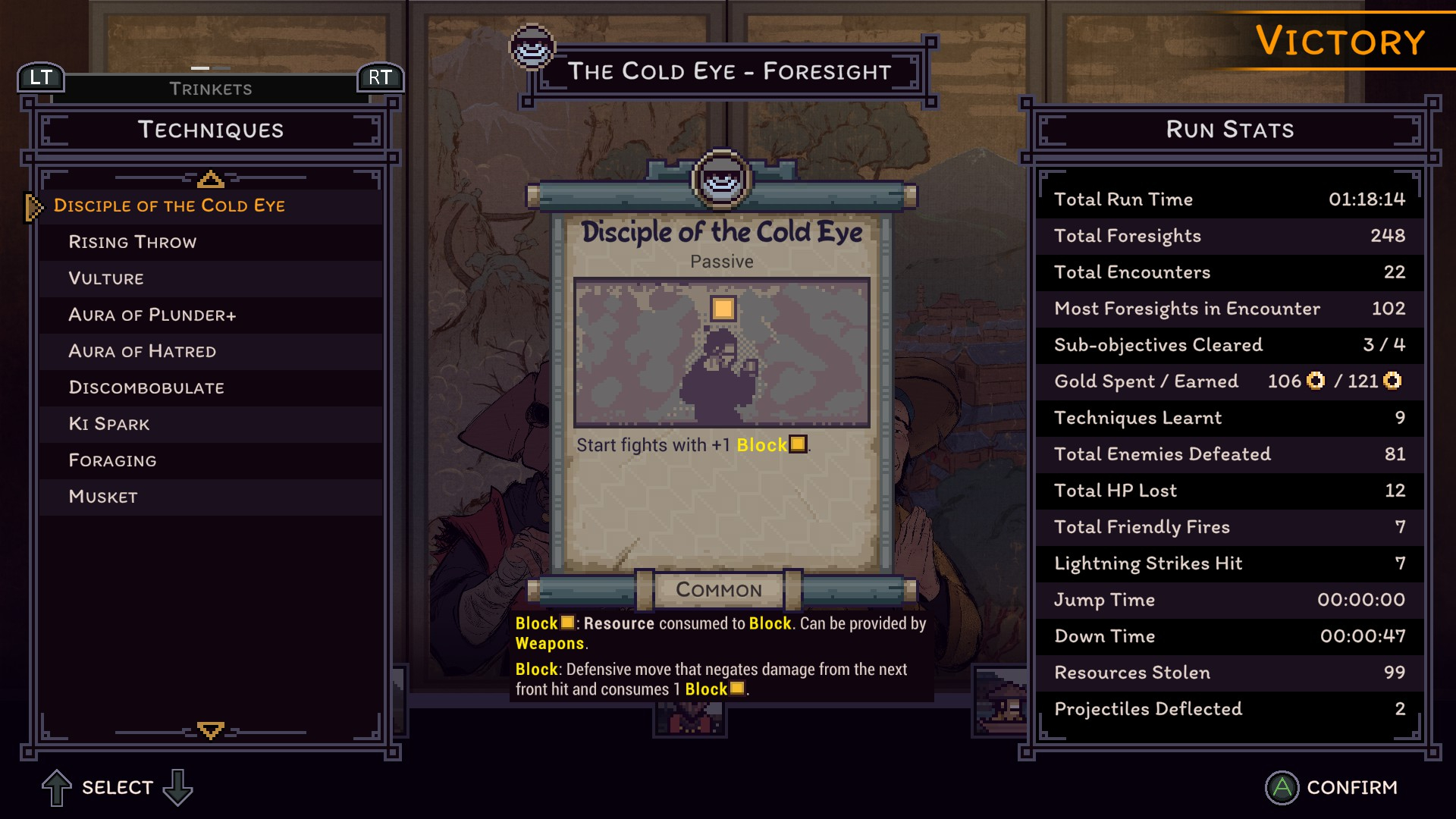Select Aura of Hatred technique
This screenshot has width=1456, height=819.
(143, 351)
